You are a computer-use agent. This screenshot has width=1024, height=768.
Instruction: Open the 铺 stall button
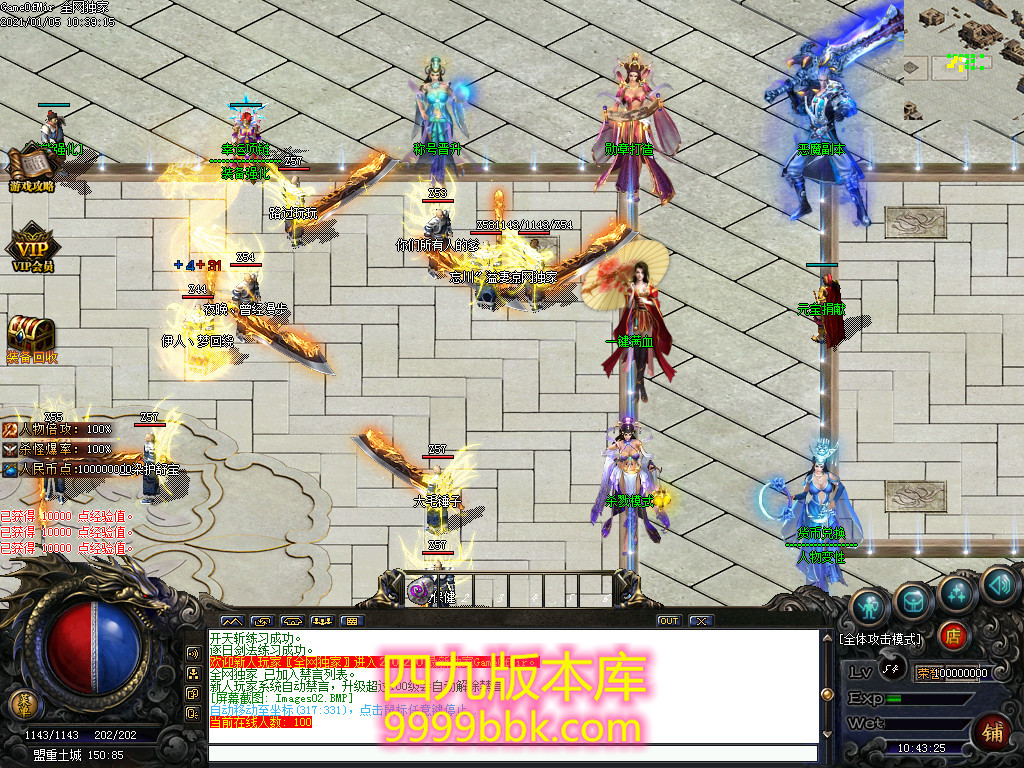[994, 731]
